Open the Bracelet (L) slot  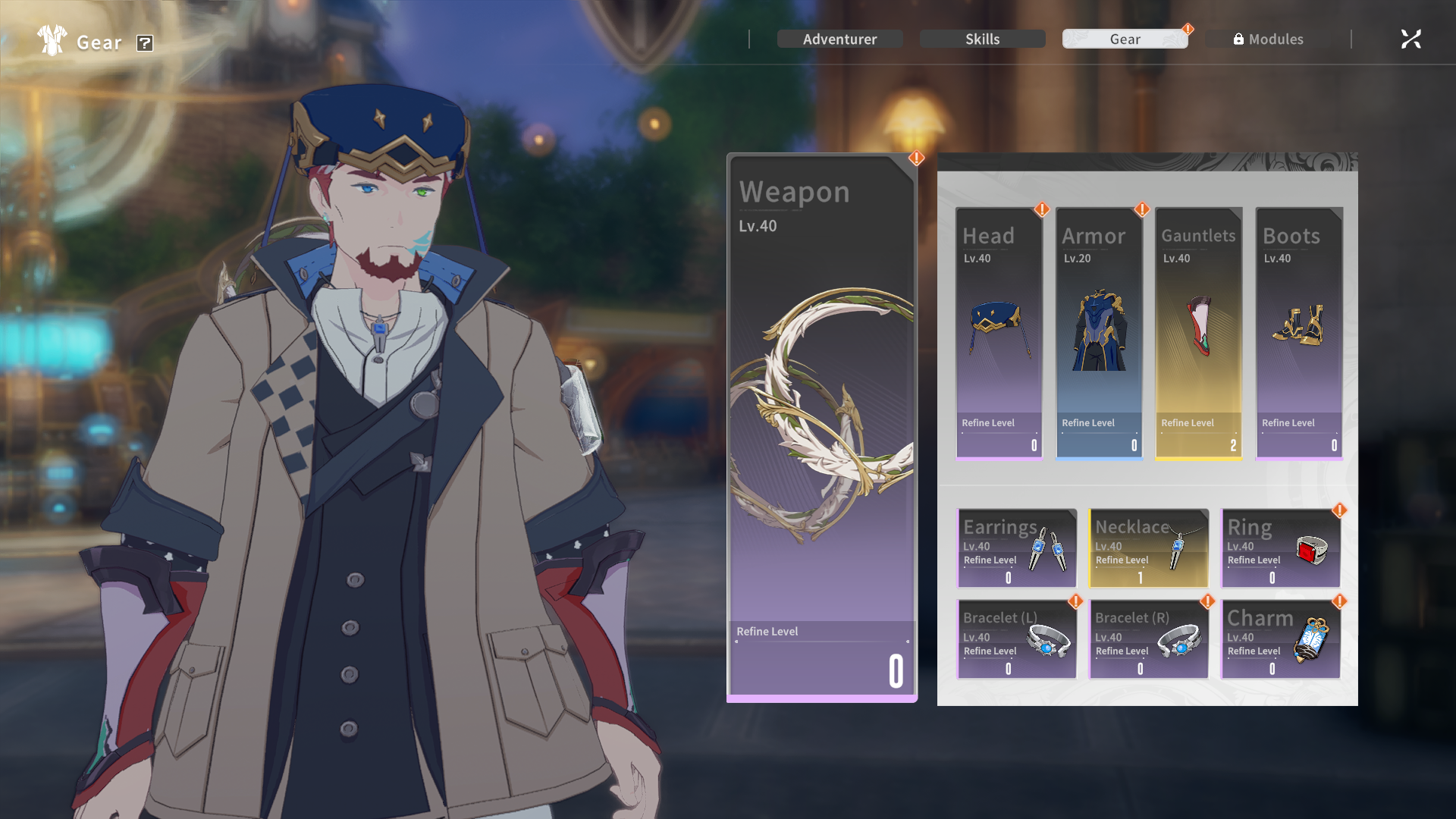click(x=1017, y=639)
